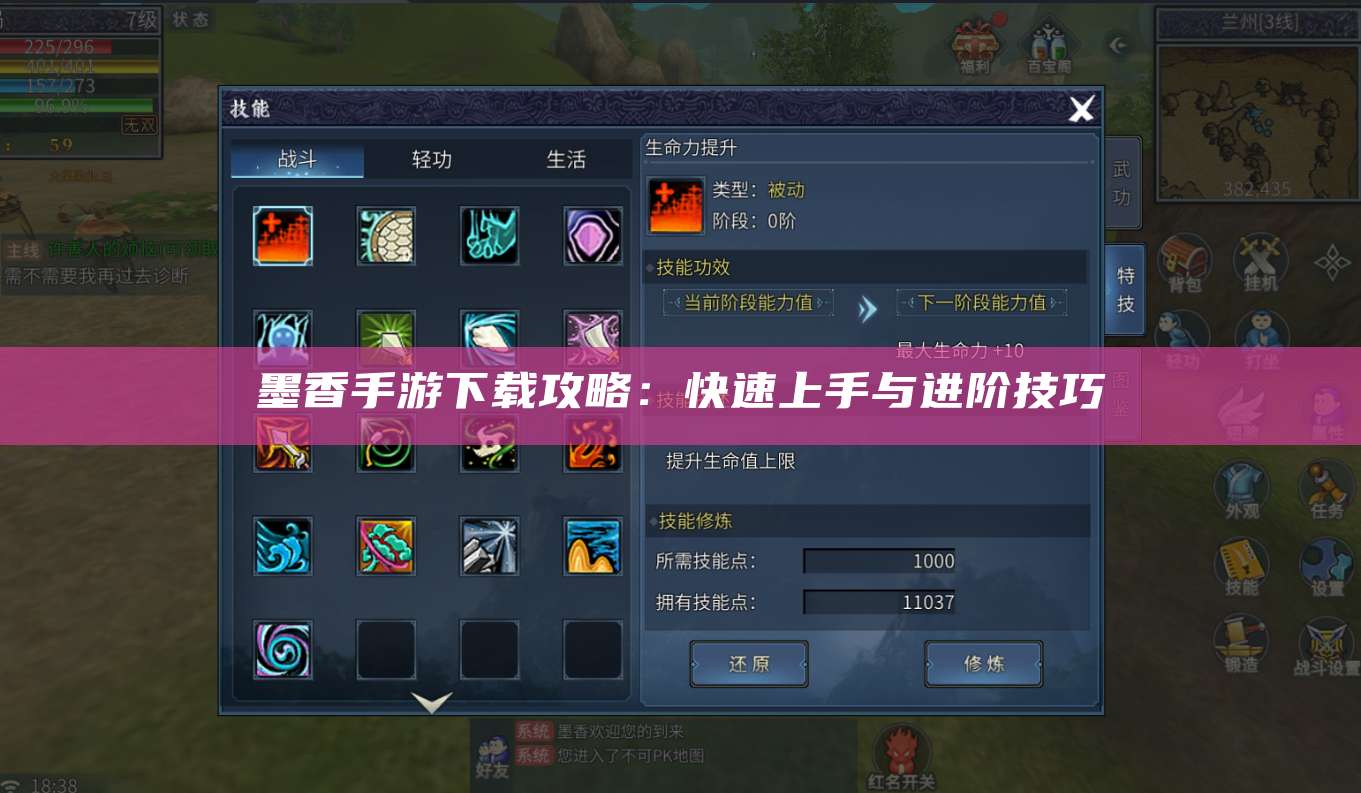The height and width of the screenshot is (793, 1361).
Task: Switch to the 轻功 tab
Action: [x=430, y=160]
